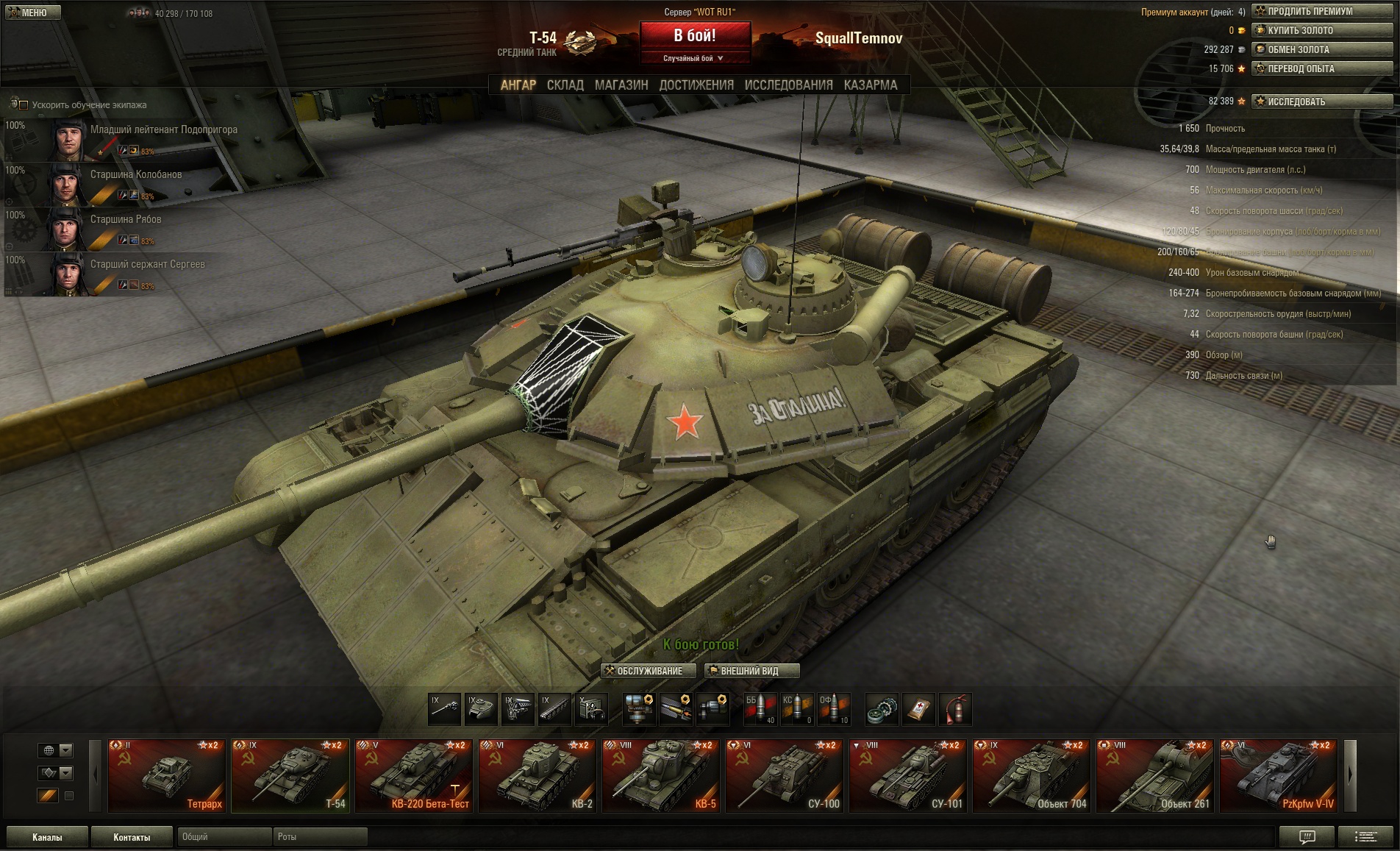
Task: Click the КУПИТЬ ЗОЛОТО button
Action: tap(1321, 30)
